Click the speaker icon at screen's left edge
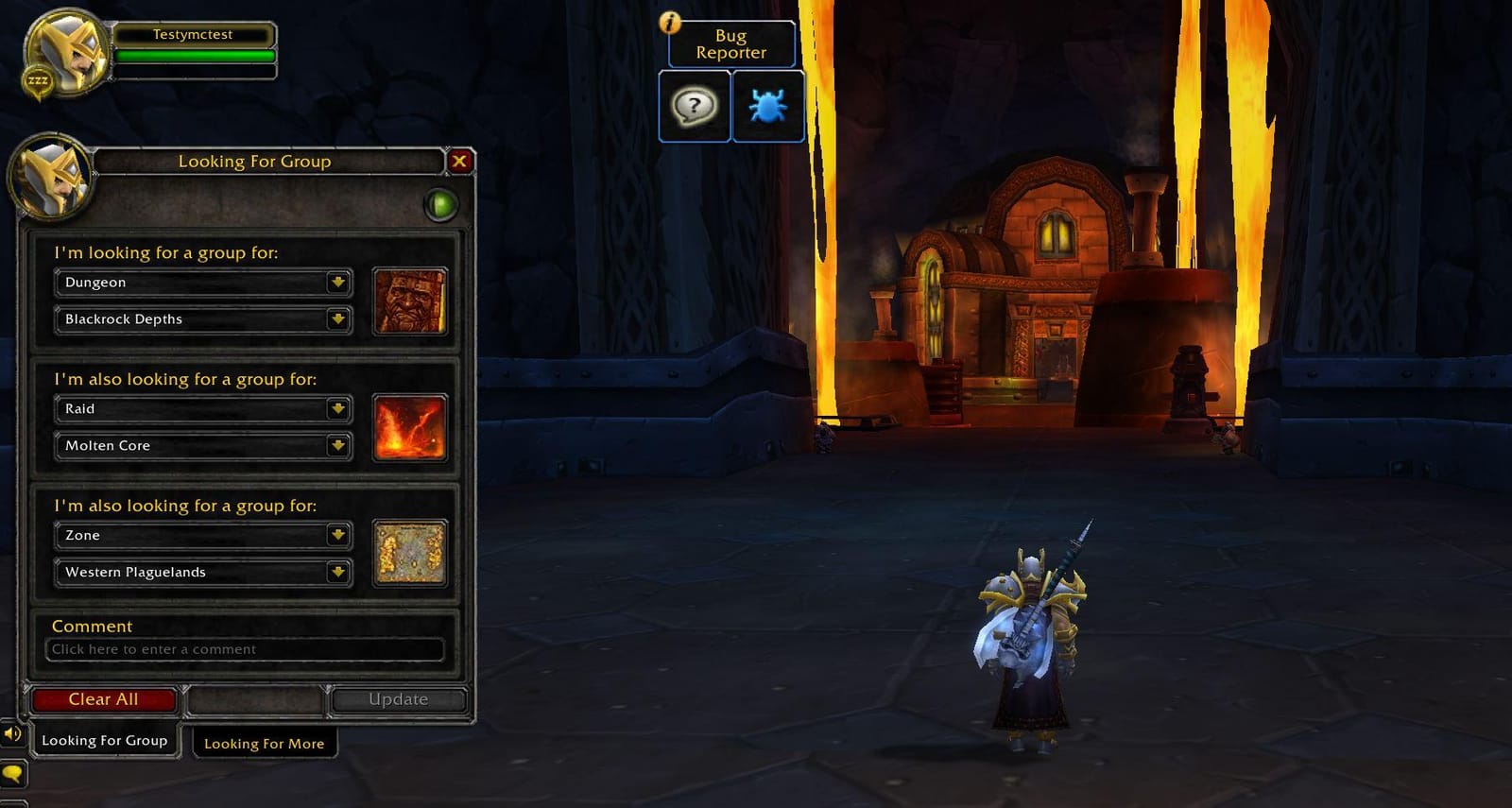Image resolution: width=1512 pixels, height=808 pixels. tap(11, 733)
